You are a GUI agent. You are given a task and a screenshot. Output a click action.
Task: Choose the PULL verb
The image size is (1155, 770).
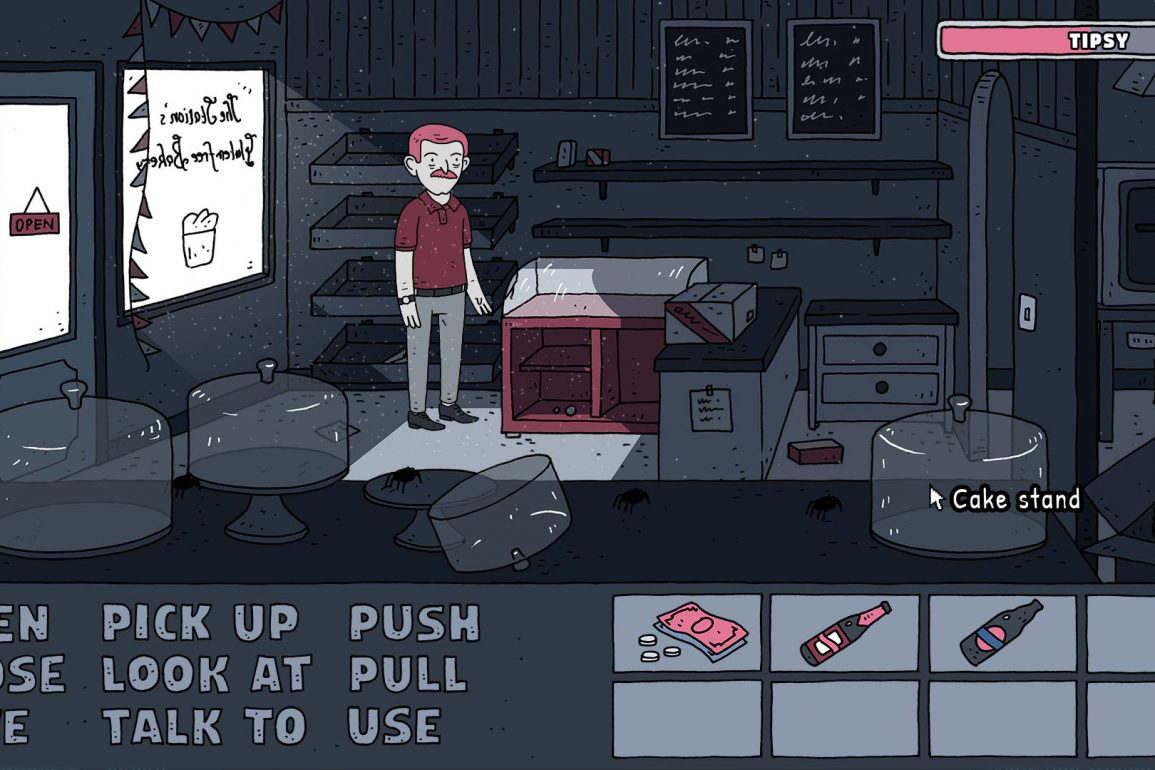408,675
